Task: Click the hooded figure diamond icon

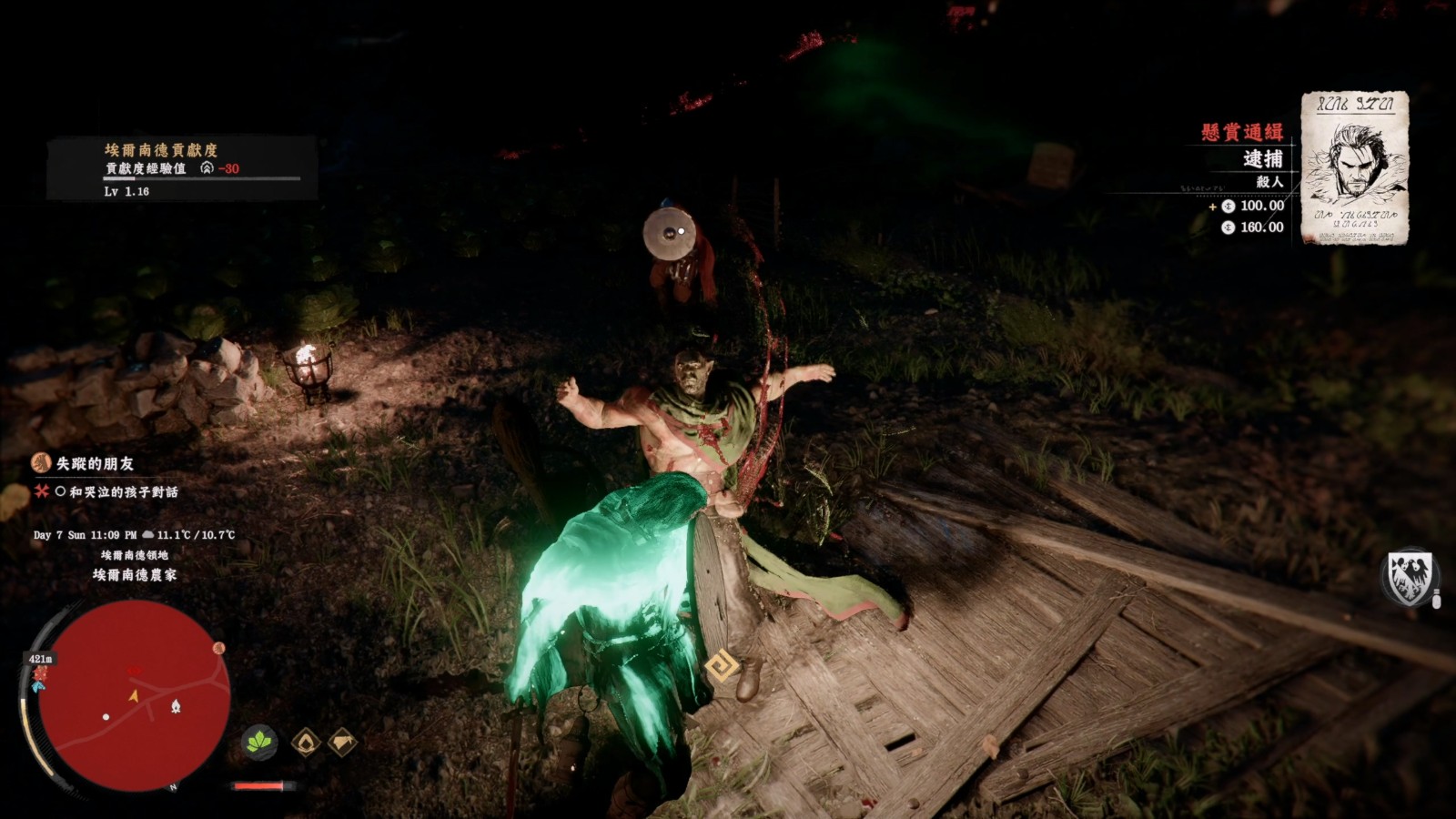Action: [x=306, y=743]
